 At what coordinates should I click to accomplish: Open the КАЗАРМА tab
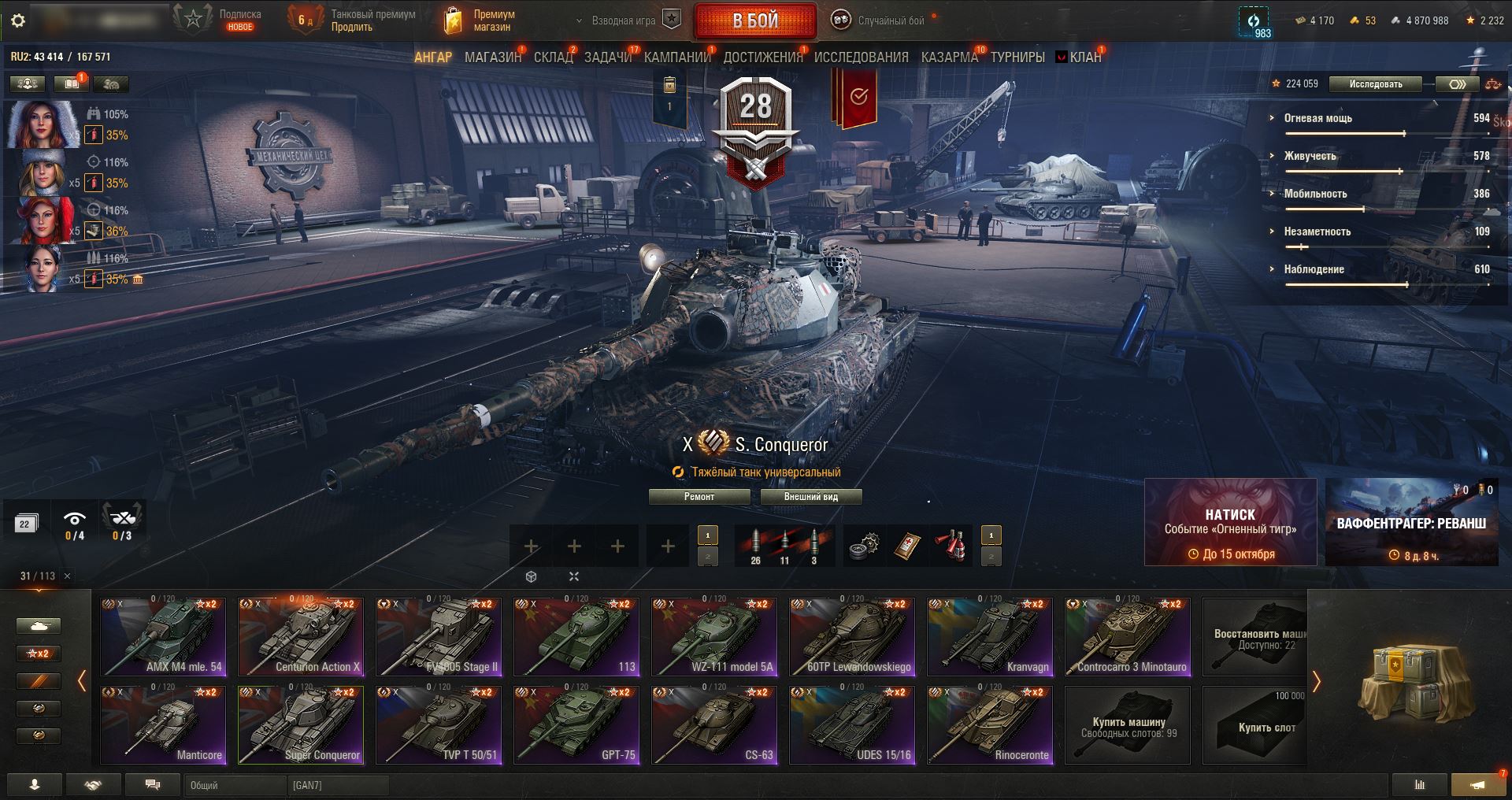click(949, 57)
